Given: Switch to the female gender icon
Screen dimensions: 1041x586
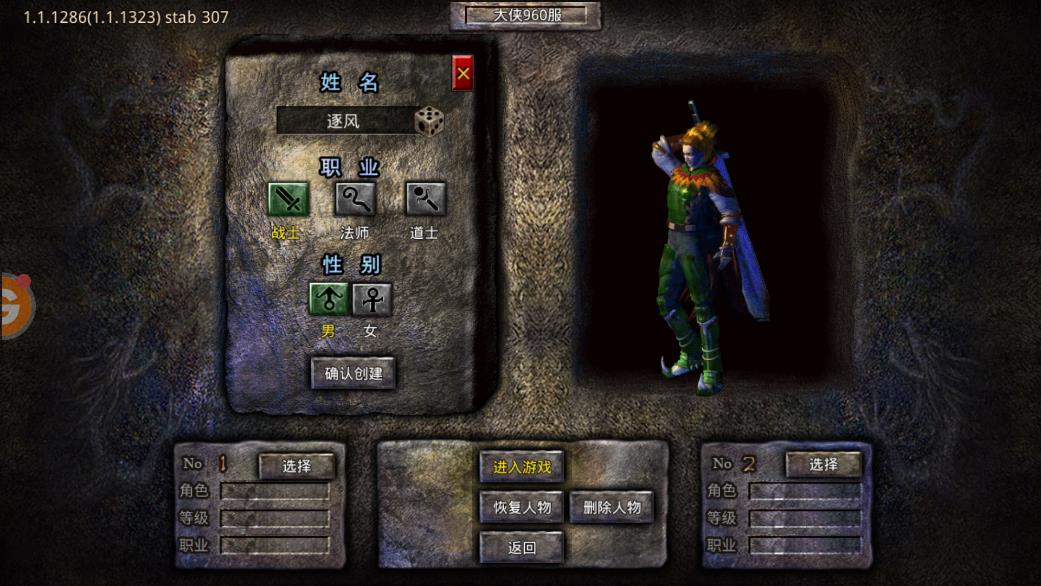Looking at the screenshot, I should (x=372, y=299).
